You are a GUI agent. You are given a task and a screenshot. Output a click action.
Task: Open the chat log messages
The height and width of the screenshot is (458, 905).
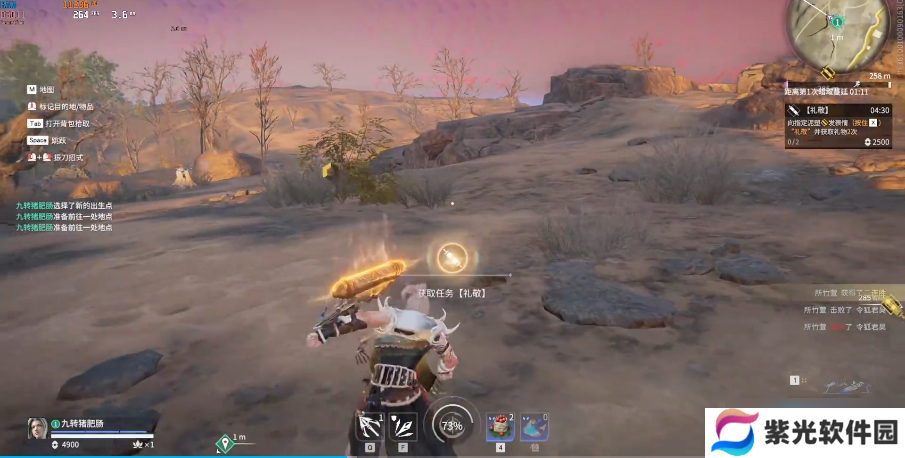point(63,215)
